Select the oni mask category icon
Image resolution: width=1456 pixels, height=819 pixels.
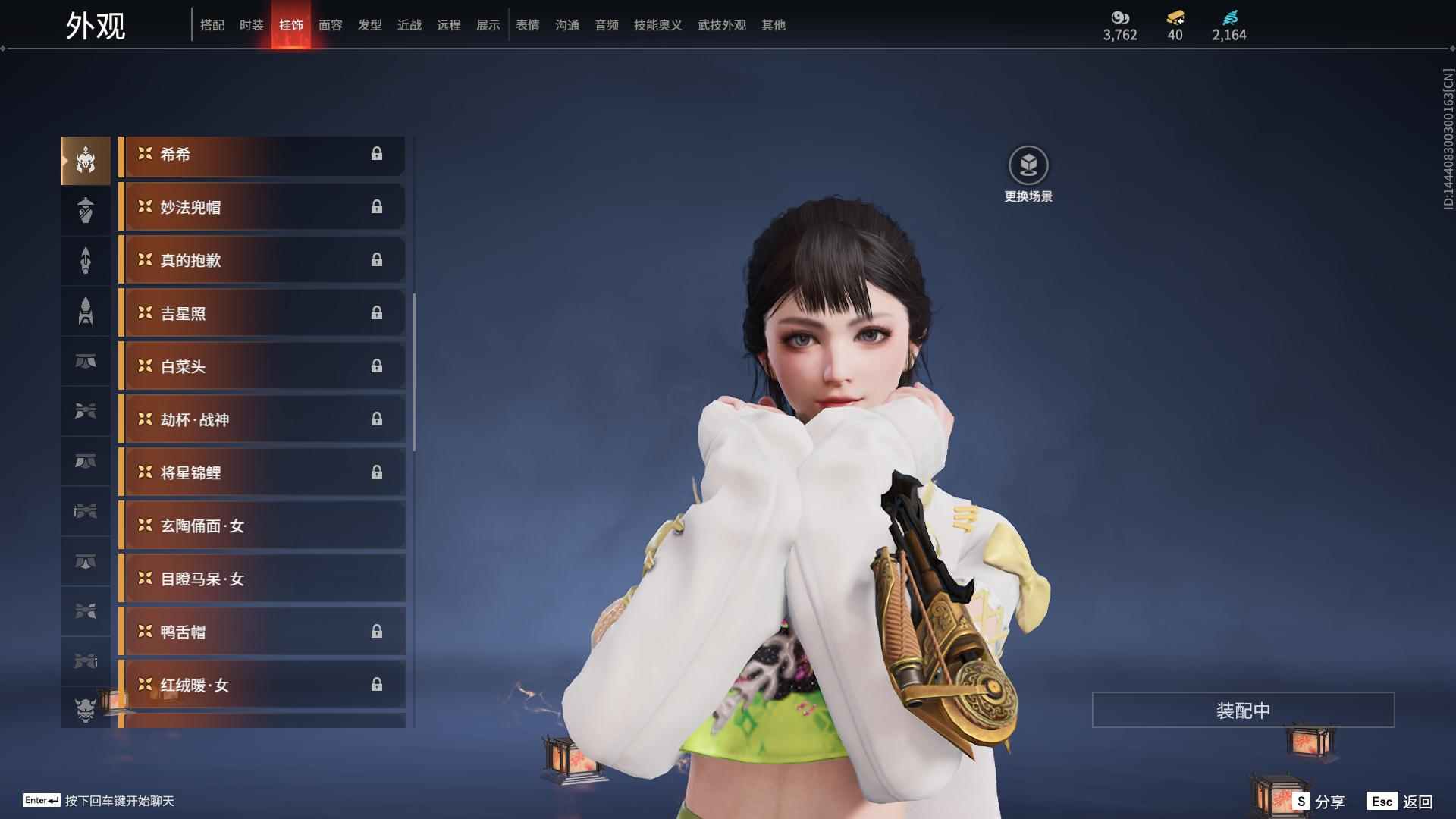(86, 708)
